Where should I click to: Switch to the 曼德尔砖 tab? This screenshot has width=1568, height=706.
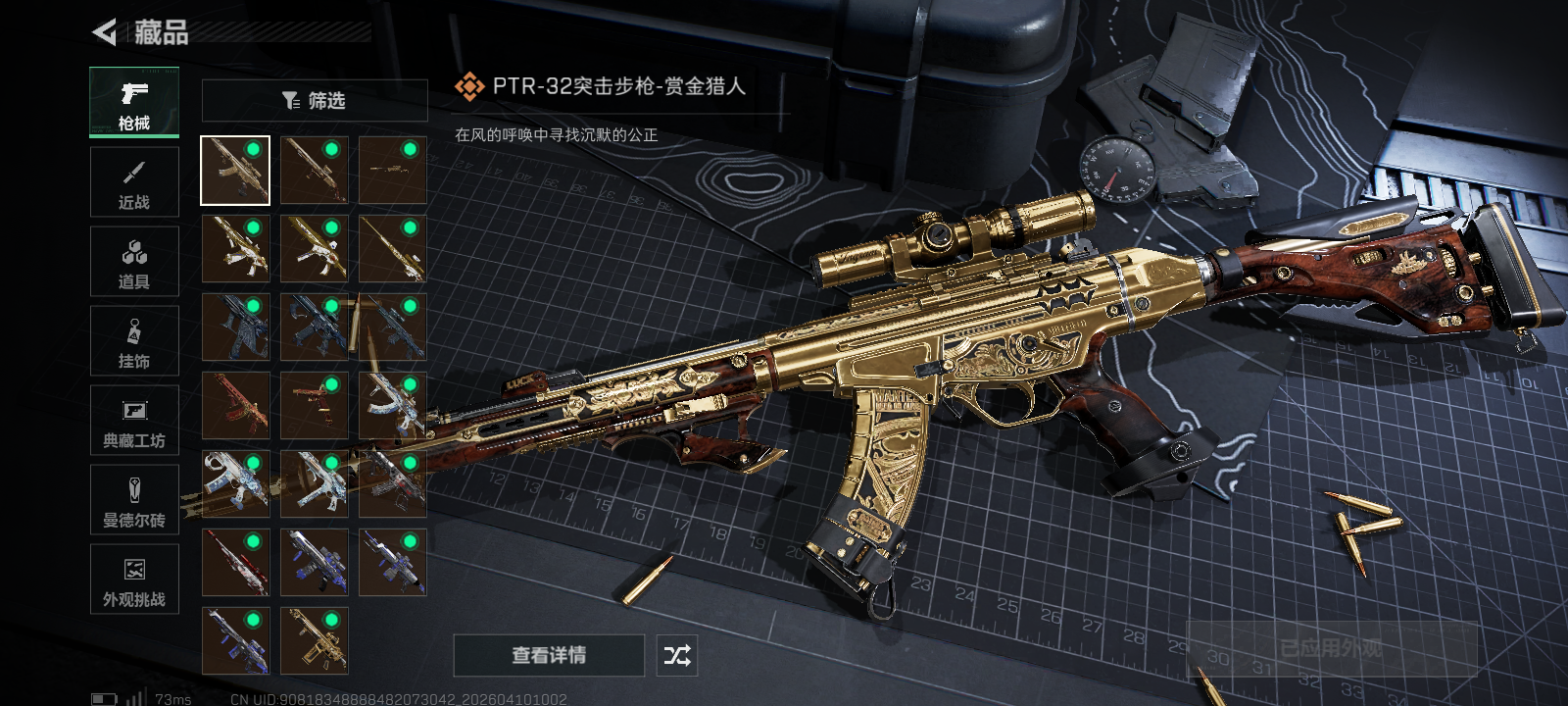(x=134, y=500)
